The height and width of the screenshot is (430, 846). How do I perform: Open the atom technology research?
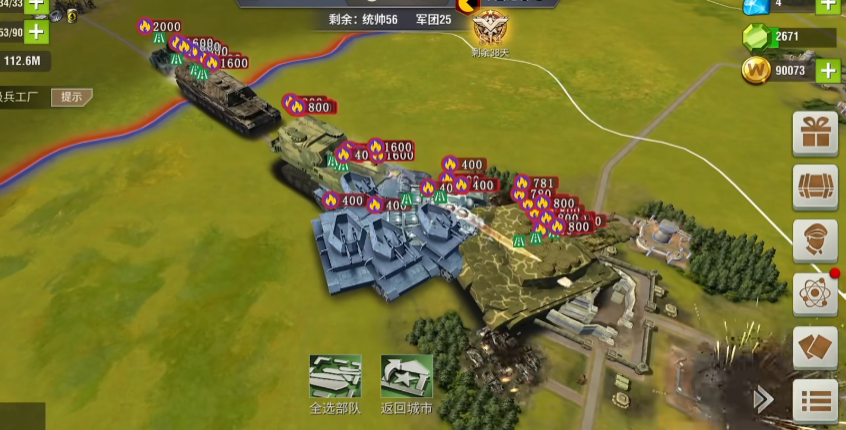pyautogui.click(x=815, y=295)
